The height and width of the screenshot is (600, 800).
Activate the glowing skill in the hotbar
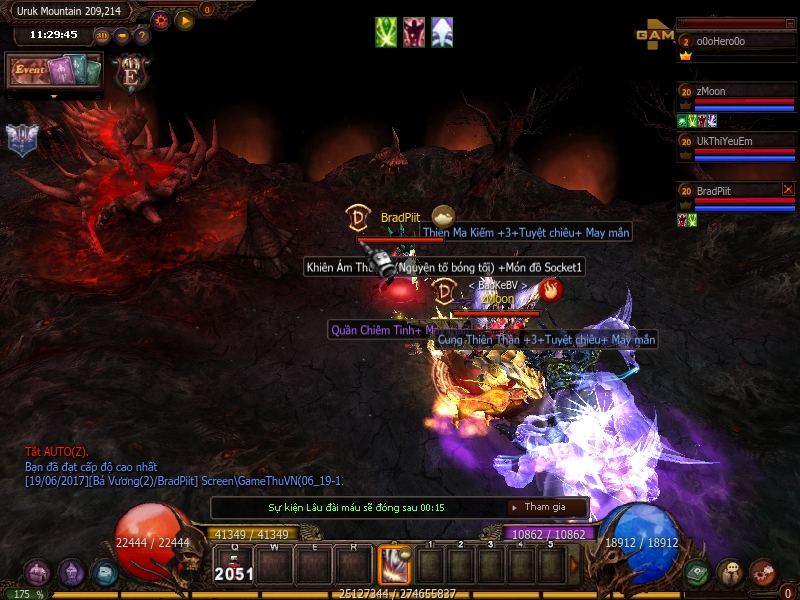click(x=394, y=566)
